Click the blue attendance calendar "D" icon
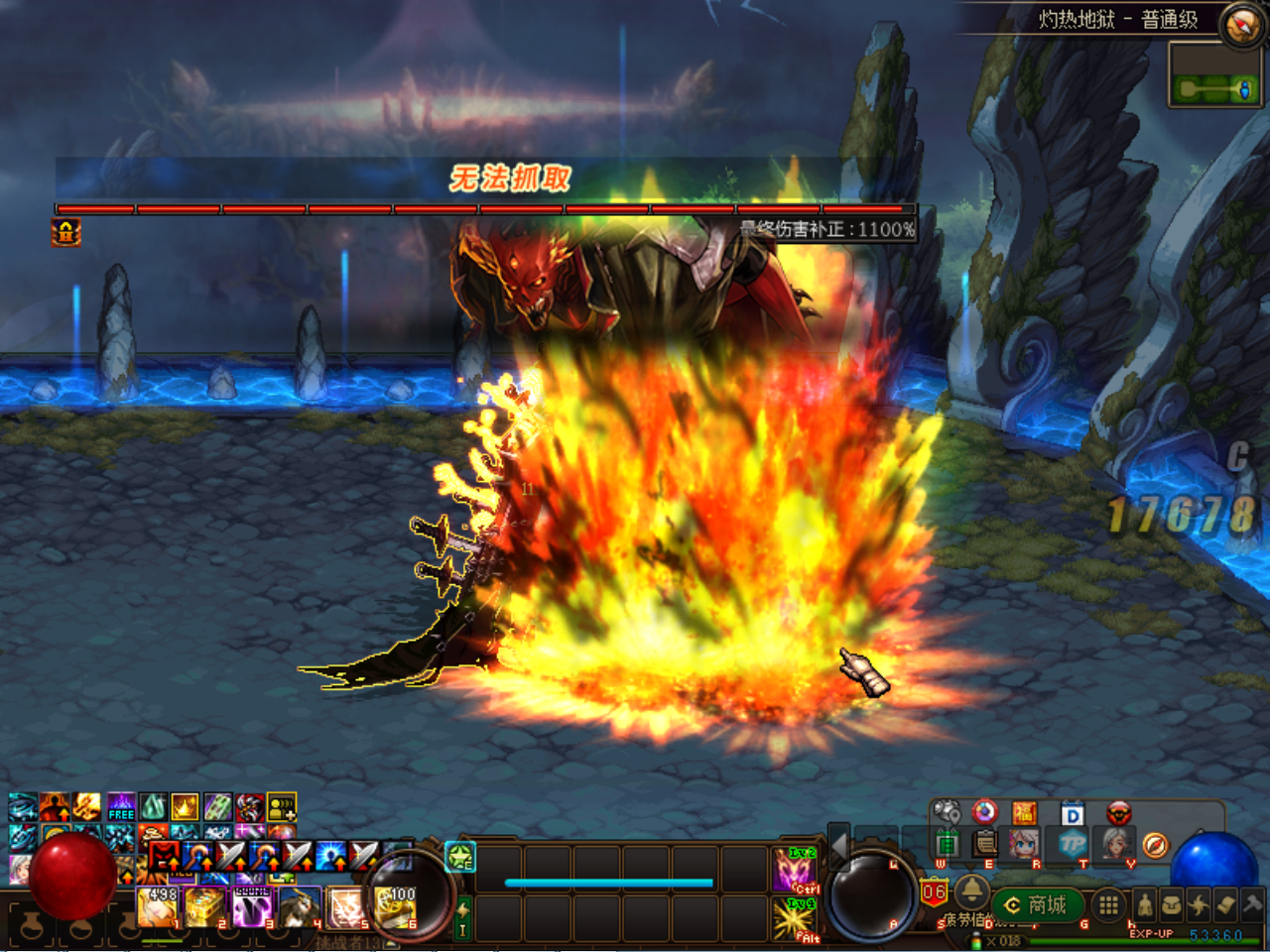 click(x=1071, y=813)
